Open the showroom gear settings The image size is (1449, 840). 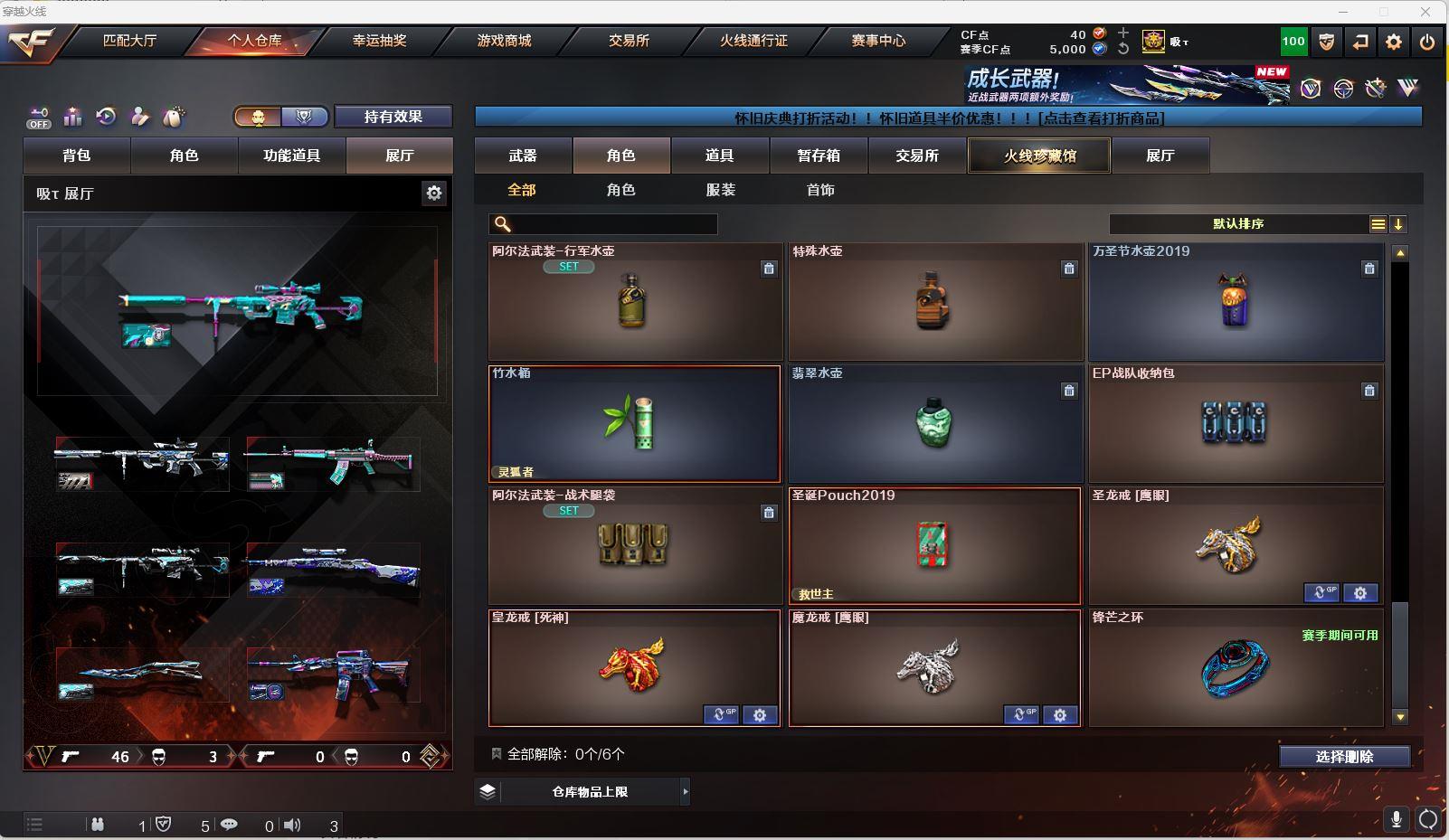click(434, 193)
